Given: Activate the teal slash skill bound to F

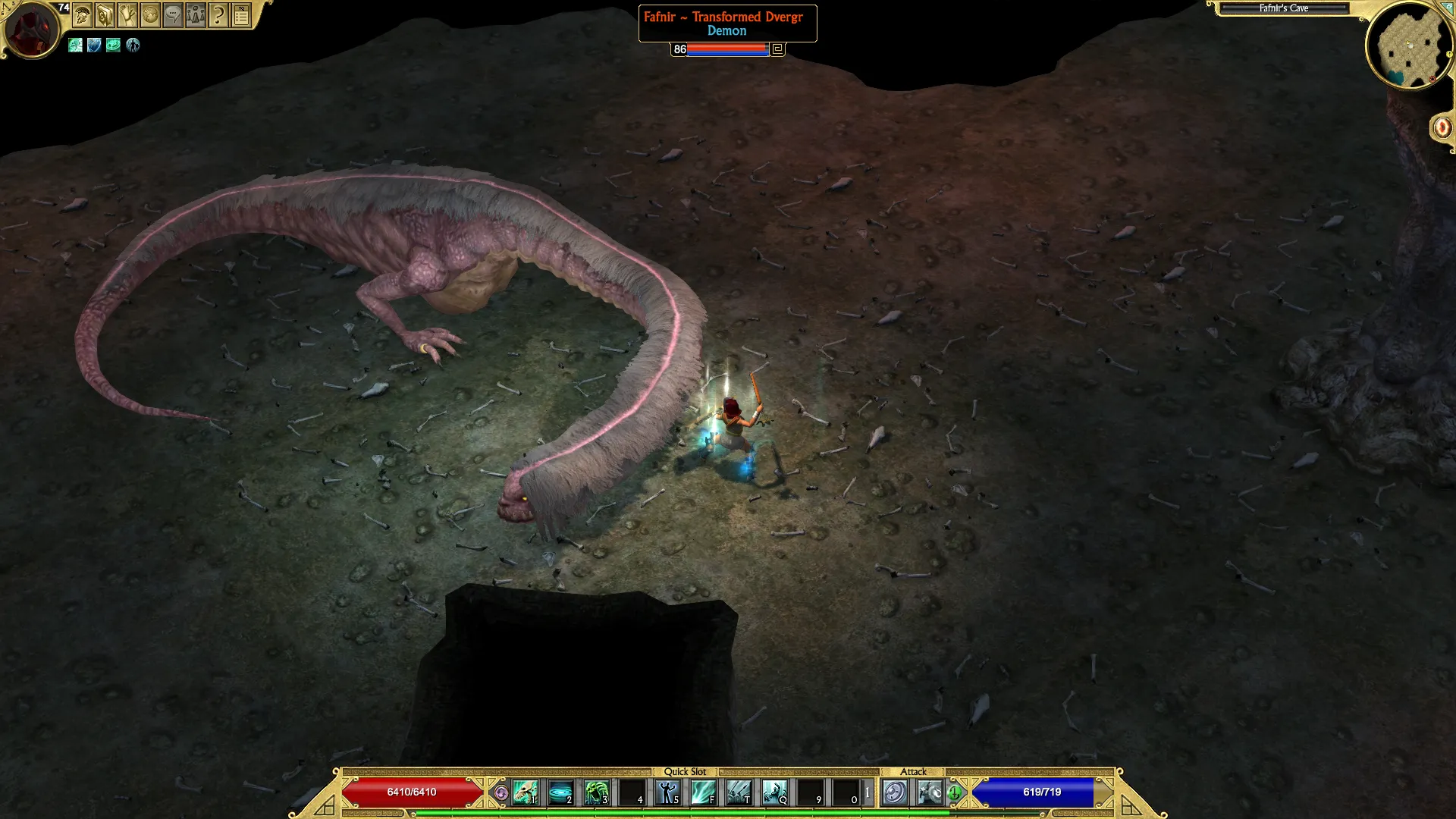Looking at the screenshot, I should pos(703,792).
